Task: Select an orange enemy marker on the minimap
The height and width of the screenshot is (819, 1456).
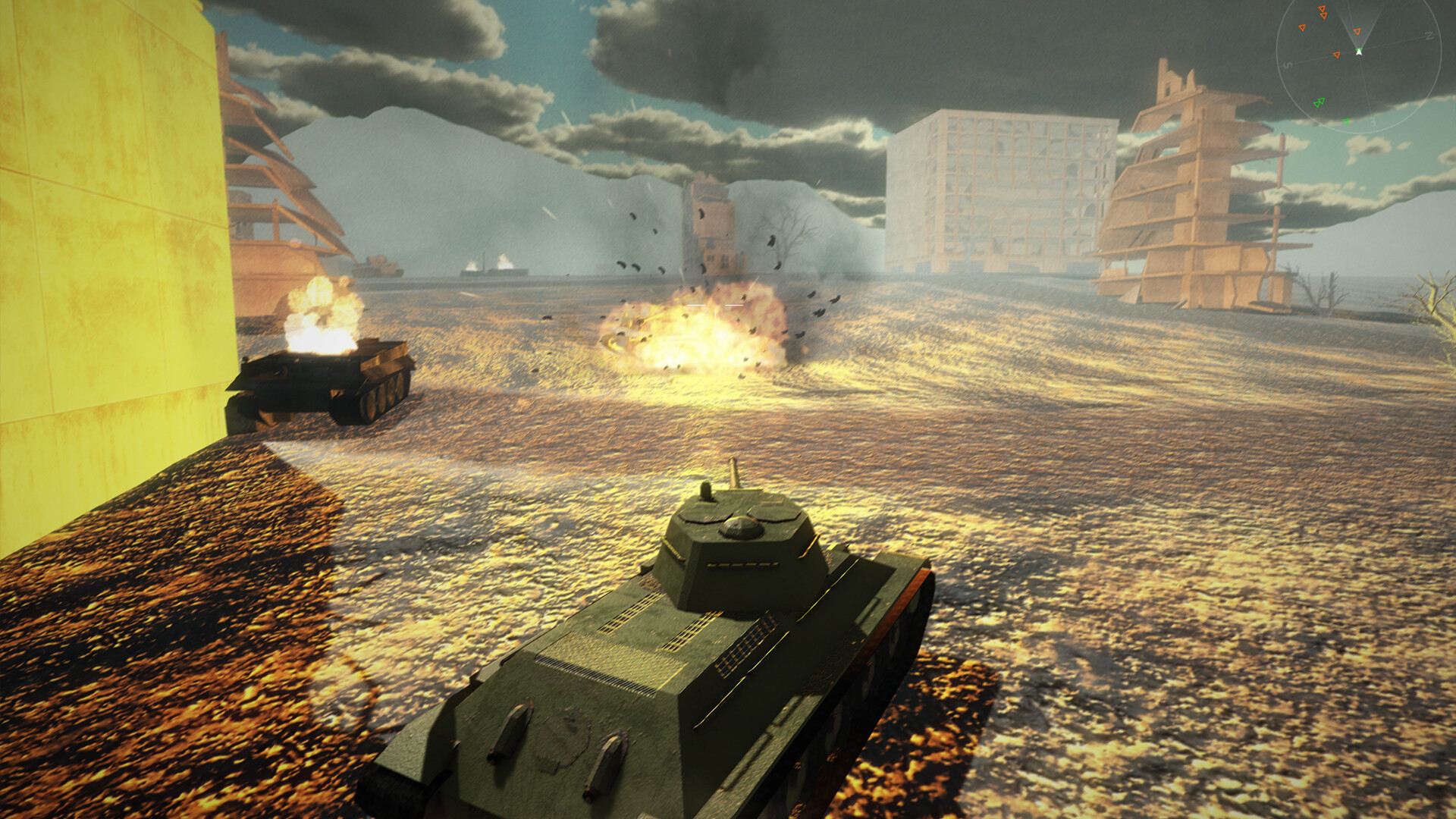Action: click(x=1302, y=27)
